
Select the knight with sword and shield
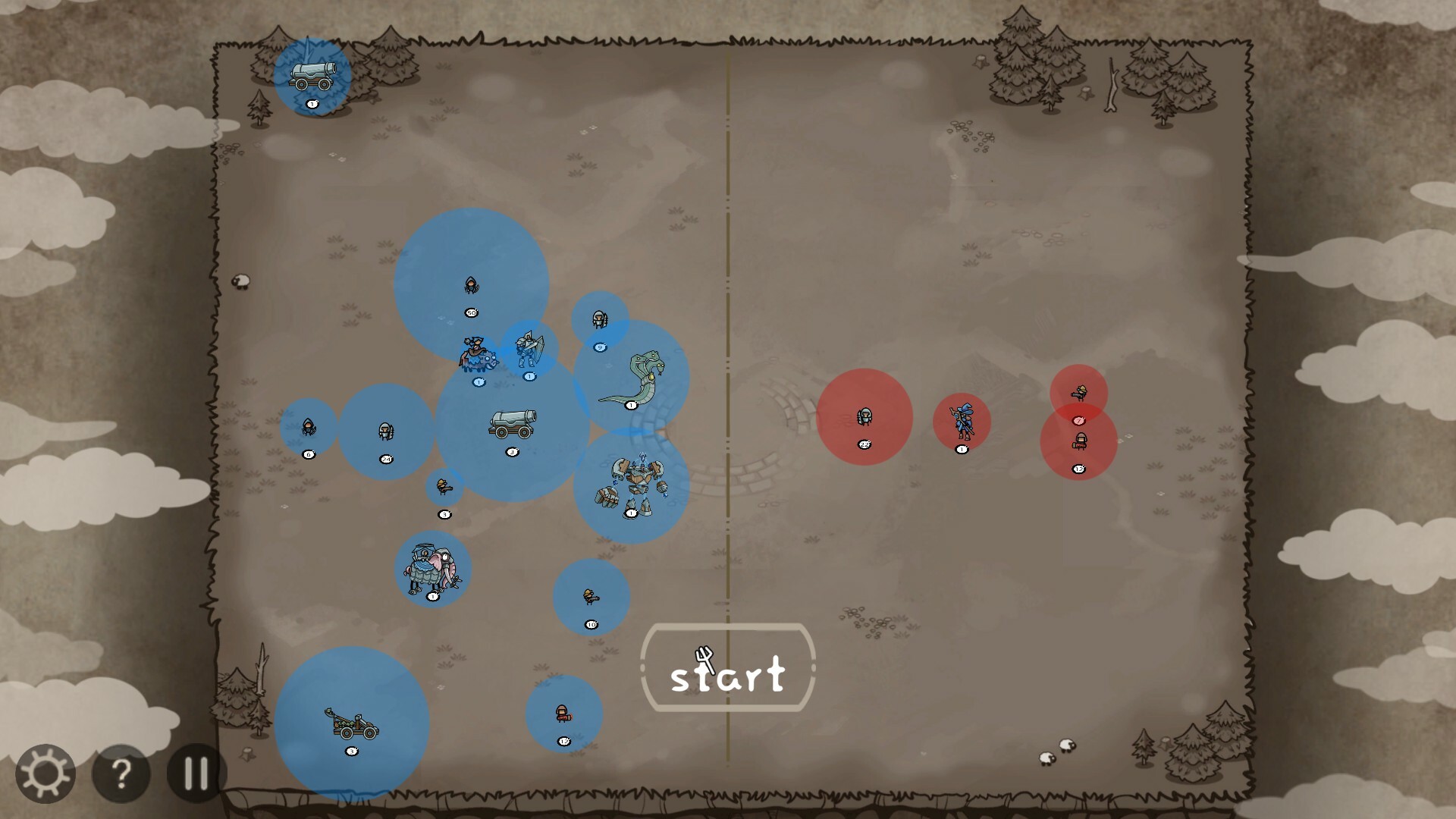[x=529, y=349]
